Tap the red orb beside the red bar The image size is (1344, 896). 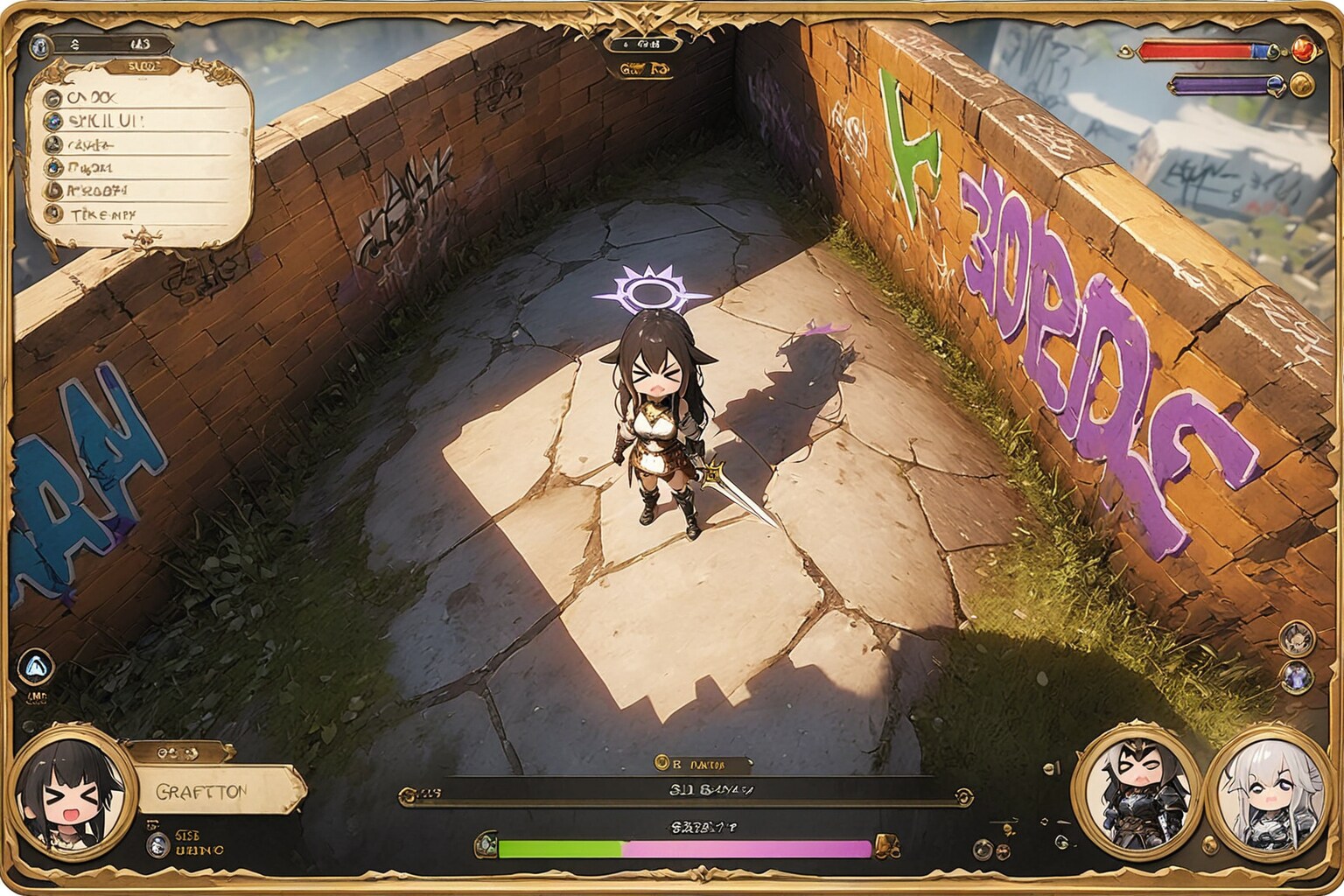(1305, 48)
